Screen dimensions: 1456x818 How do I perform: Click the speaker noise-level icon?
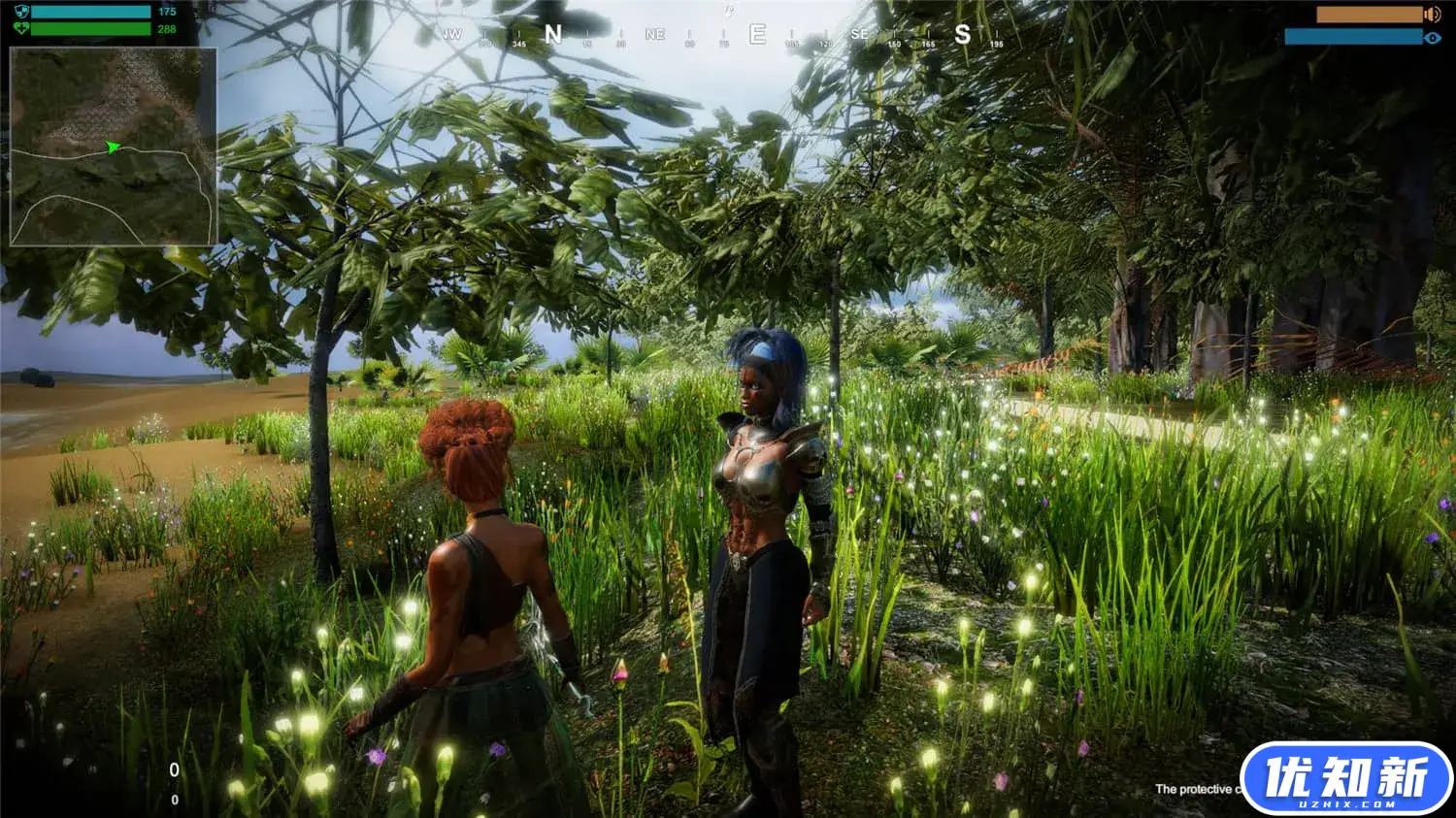pyautogui.click(x=1432, y=15)
